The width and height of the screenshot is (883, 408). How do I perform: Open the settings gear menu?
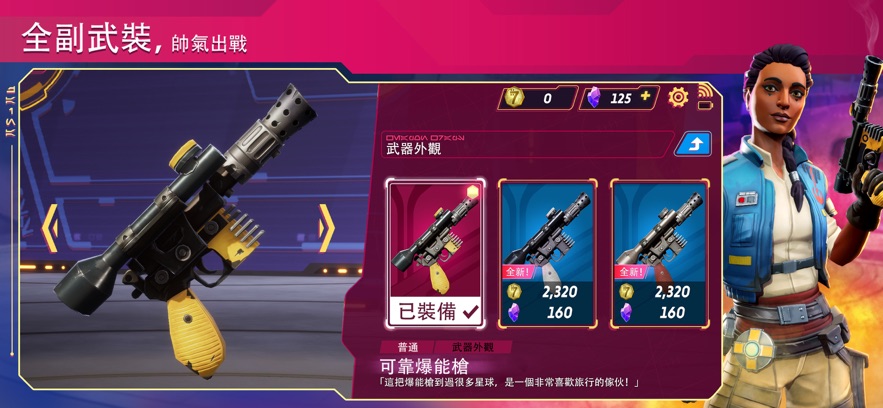coord(678,97)
